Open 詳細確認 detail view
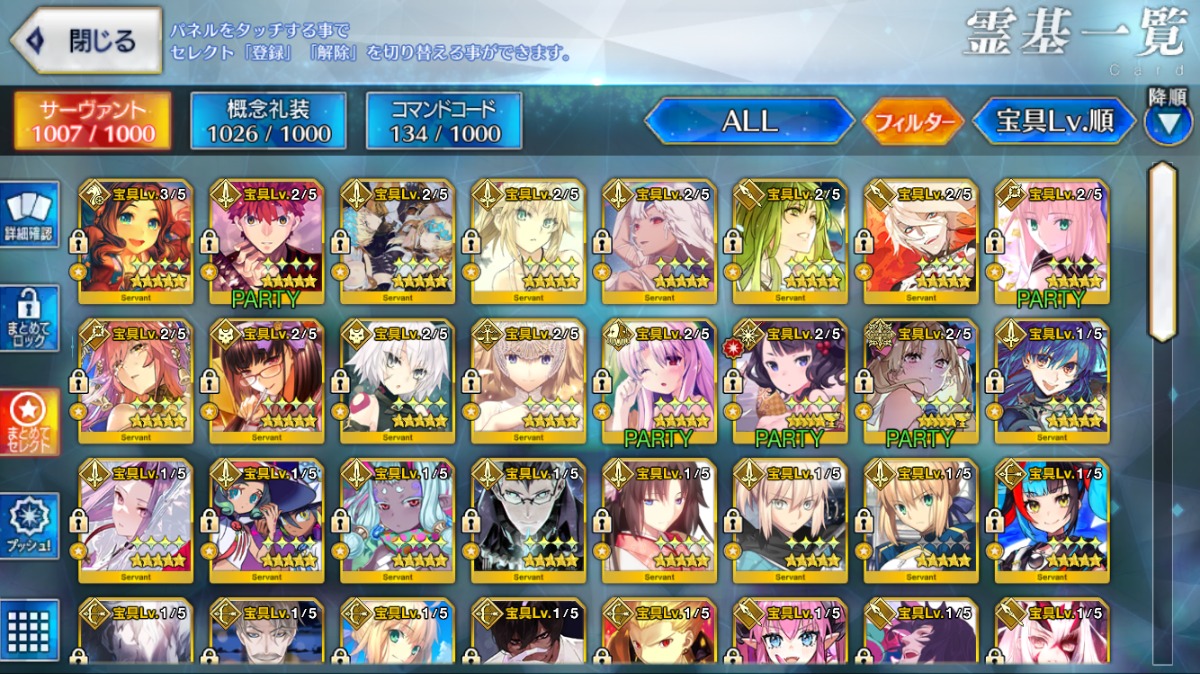The width and height of the screenshot is (1200, 674). point(32,215)
